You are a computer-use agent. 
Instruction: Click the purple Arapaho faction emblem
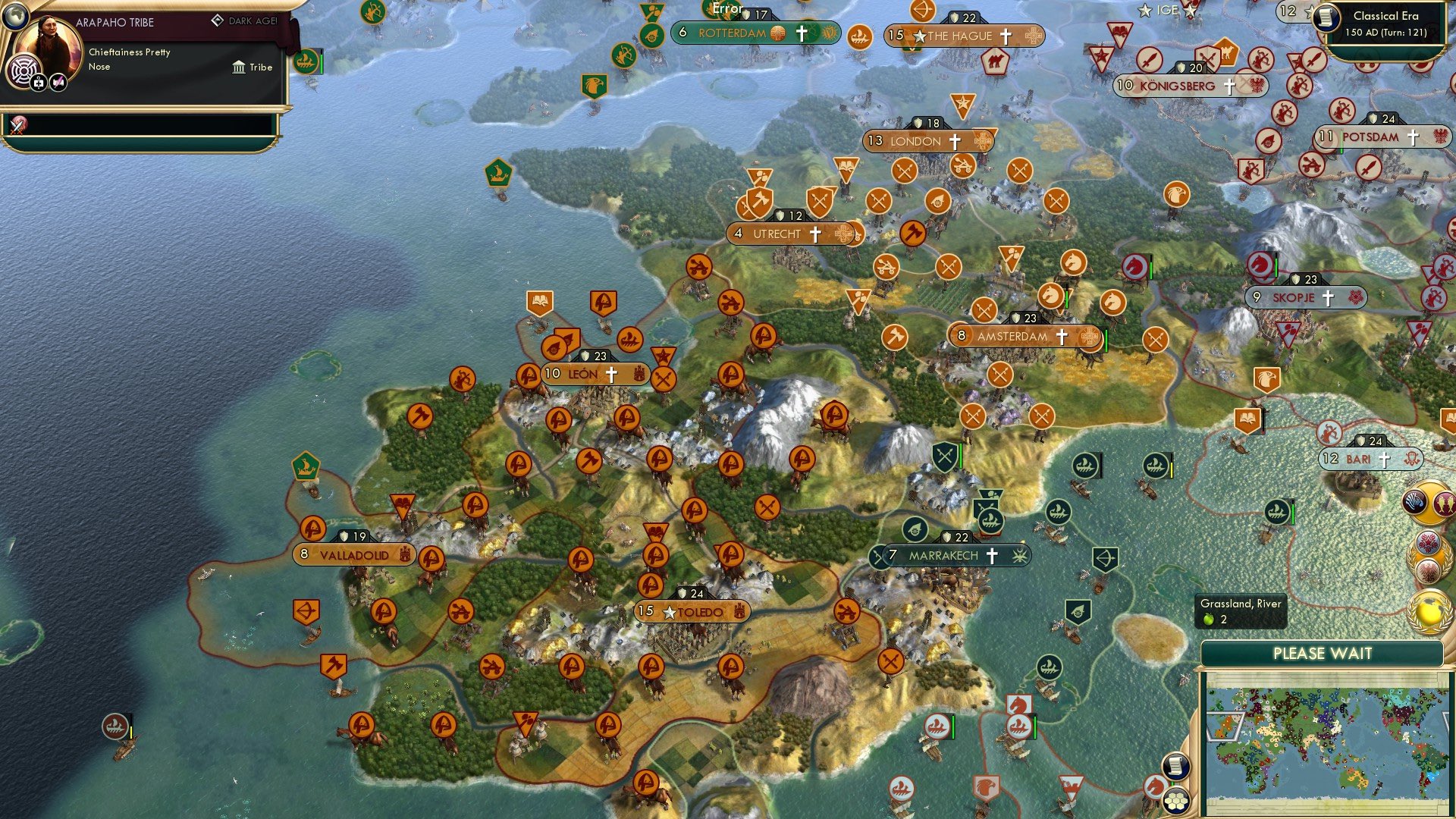(24, 71)
